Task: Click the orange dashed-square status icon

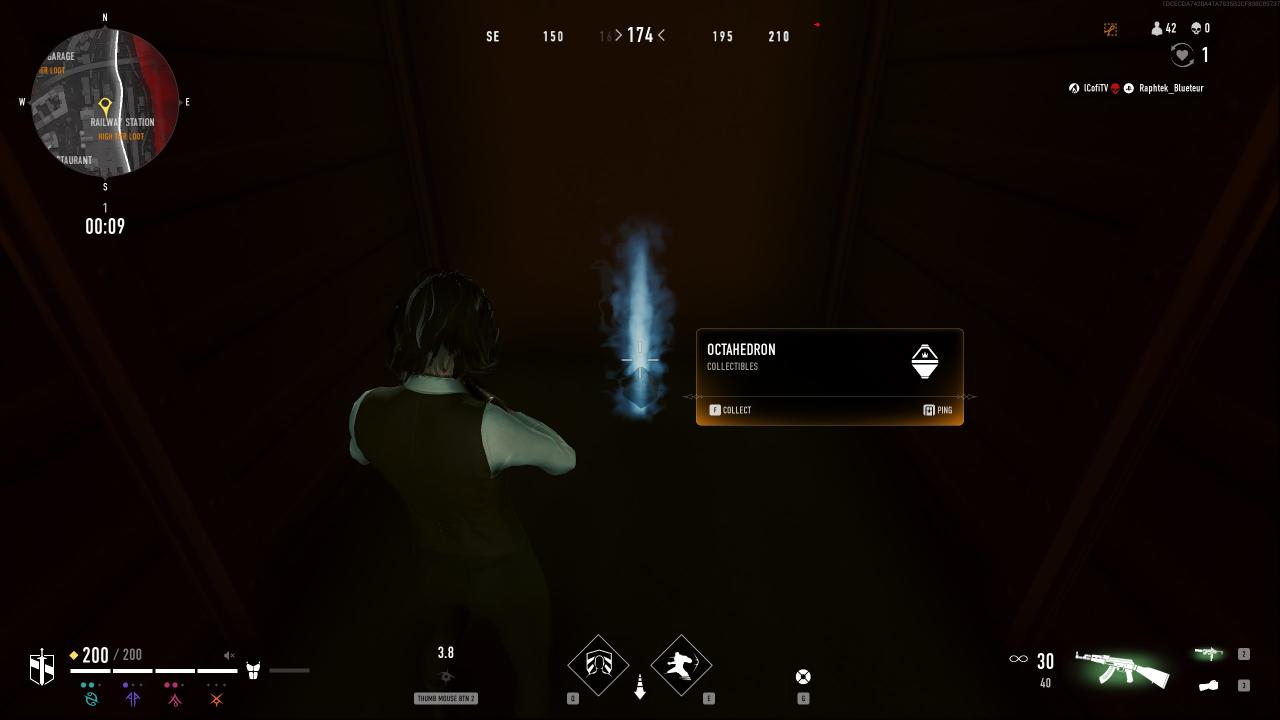Action: 1110,29
